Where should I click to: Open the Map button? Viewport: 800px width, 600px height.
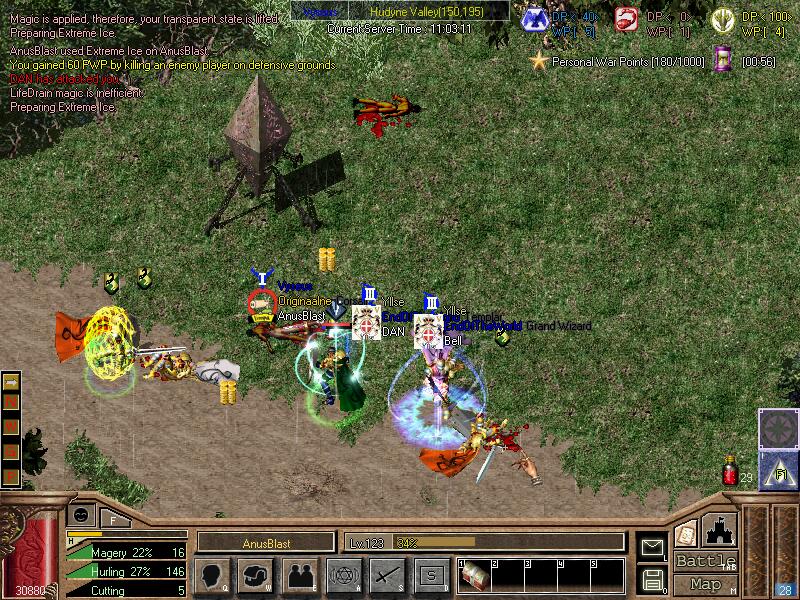[x=706, y=584]
